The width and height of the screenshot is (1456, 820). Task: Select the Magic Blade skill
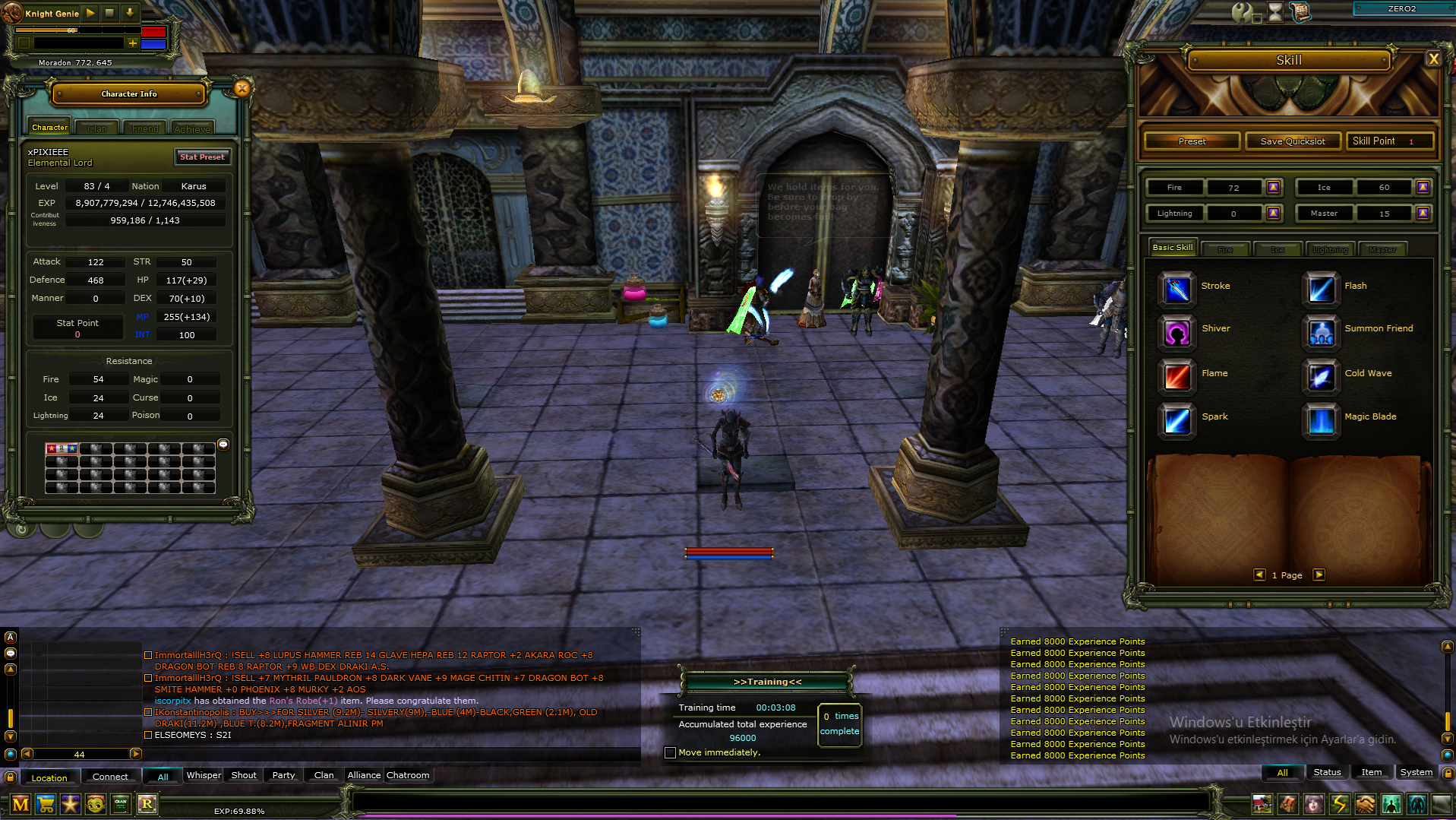point(1320,420)
